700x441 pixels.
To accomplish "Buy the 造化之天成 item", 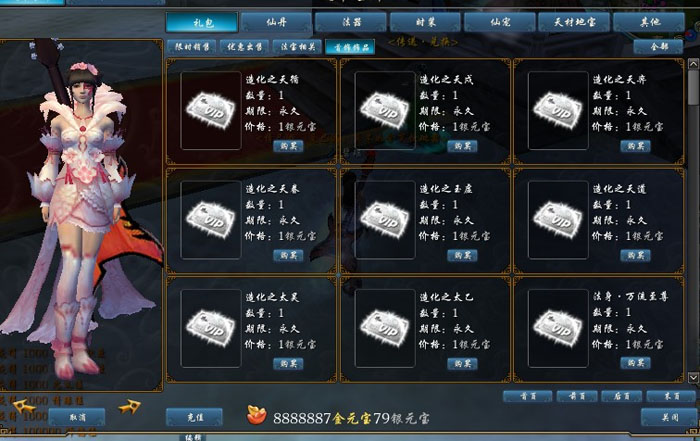I will tap(462, 145).
